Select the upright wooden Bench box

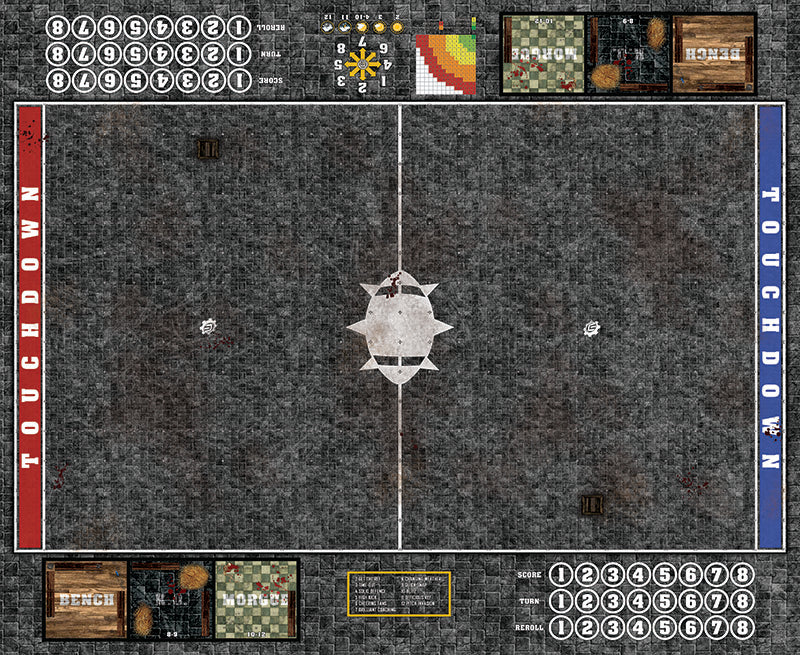(84, 599)
